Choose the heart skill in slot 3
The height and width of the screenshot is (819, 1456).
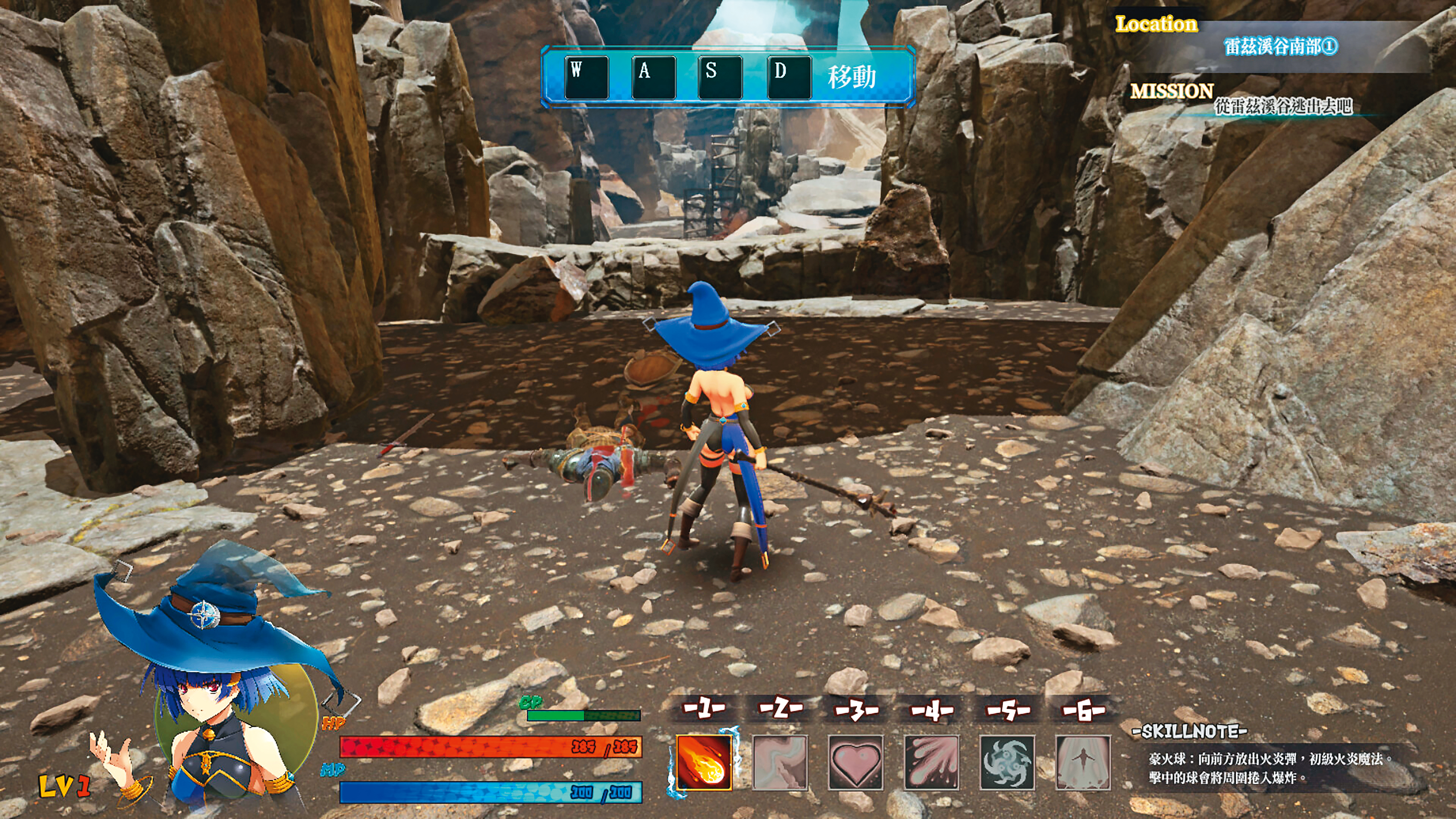click(x=856, y=762)
